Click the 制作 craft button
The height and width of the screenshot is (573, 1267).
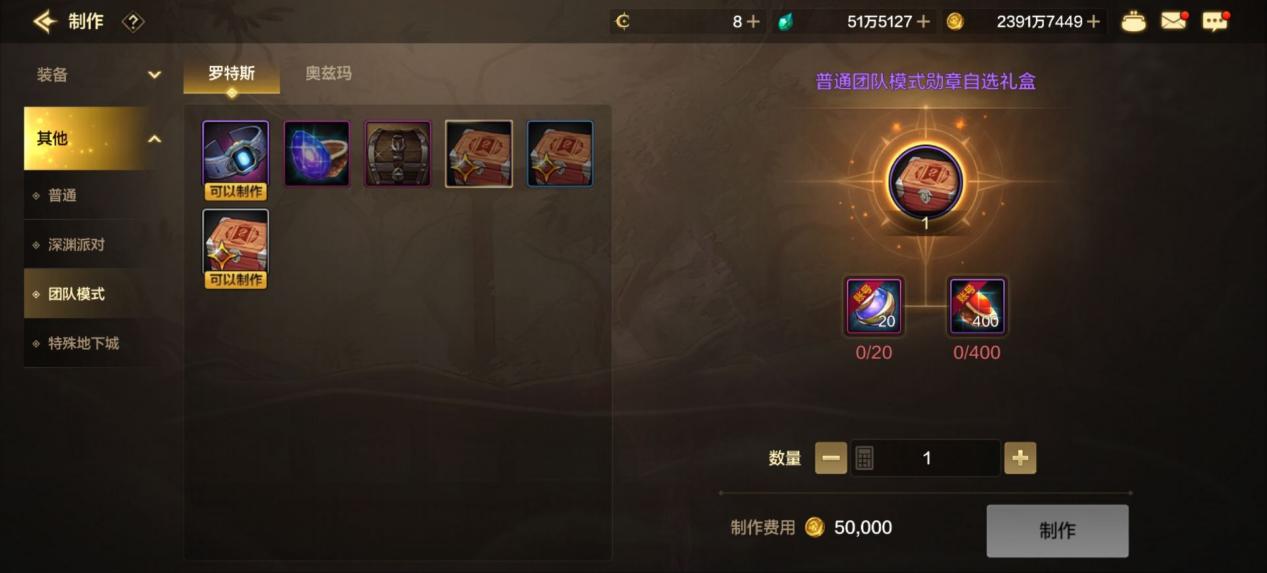click(x=1057, y=531)
